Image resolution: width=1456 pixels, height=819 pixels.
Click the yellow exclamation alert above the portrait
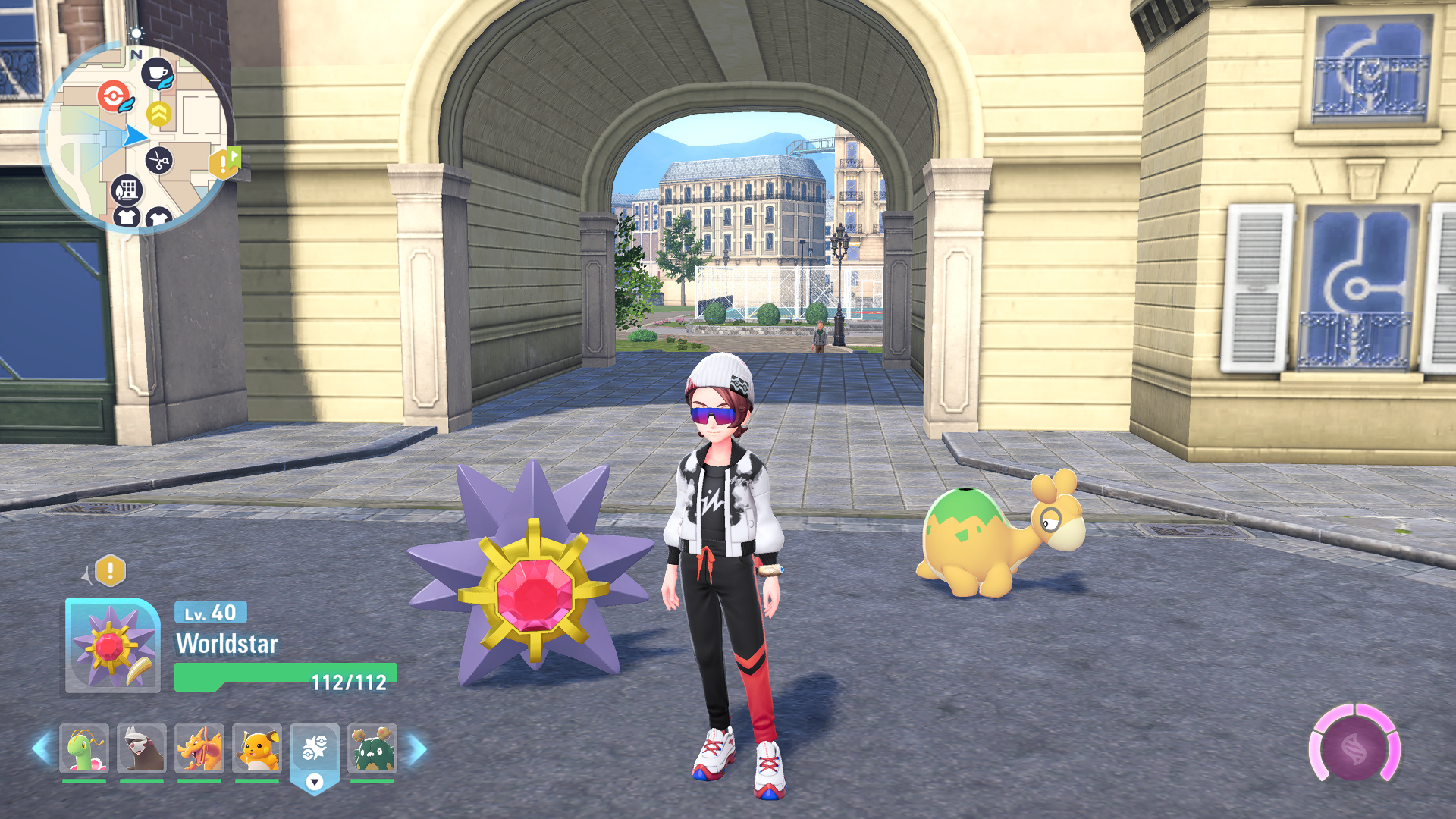pyautogui.click(x=110, y=570)
